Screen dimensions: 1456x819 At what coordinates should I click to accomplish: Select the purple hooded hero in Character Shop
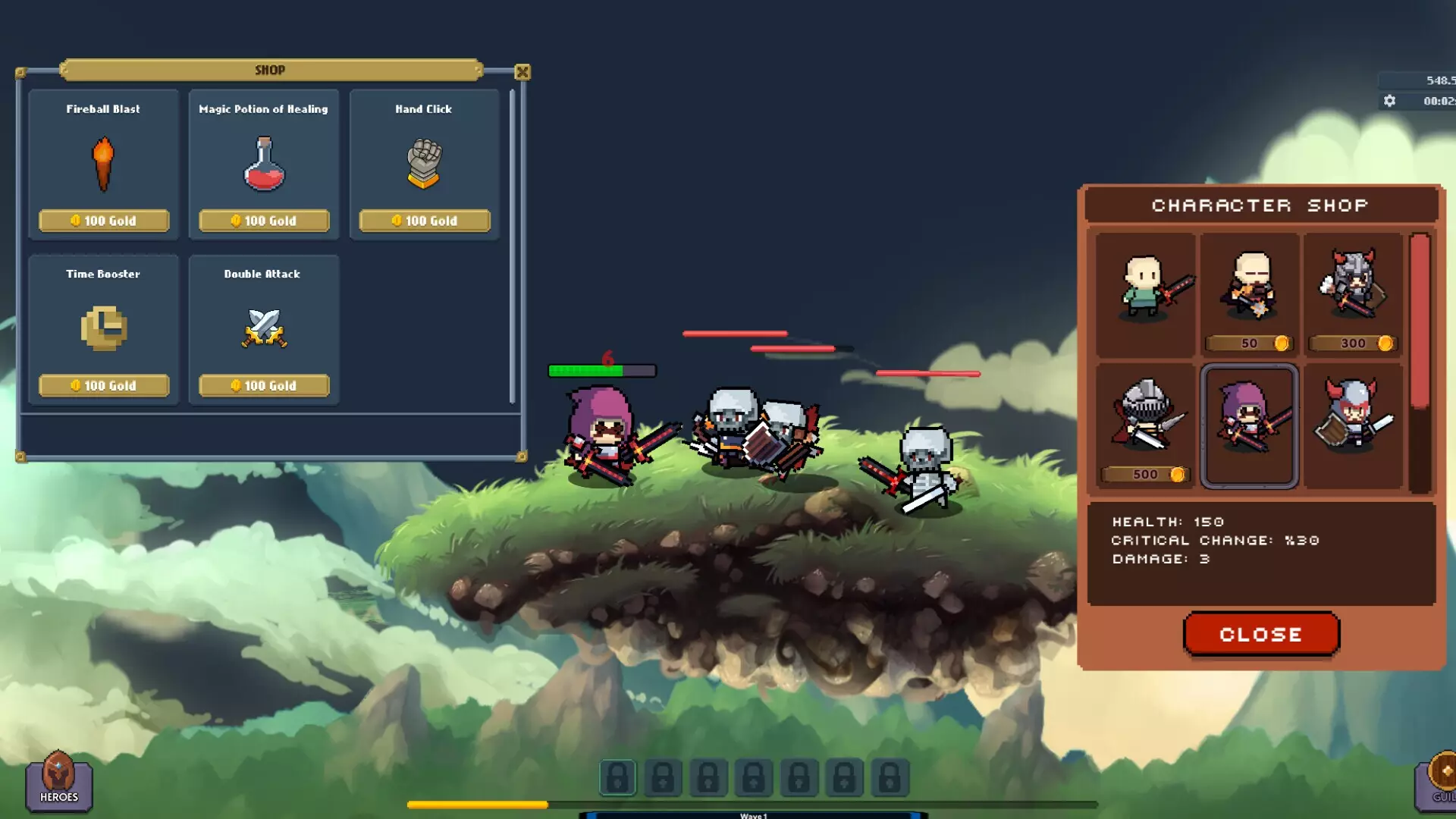(x=1250, y=425)
